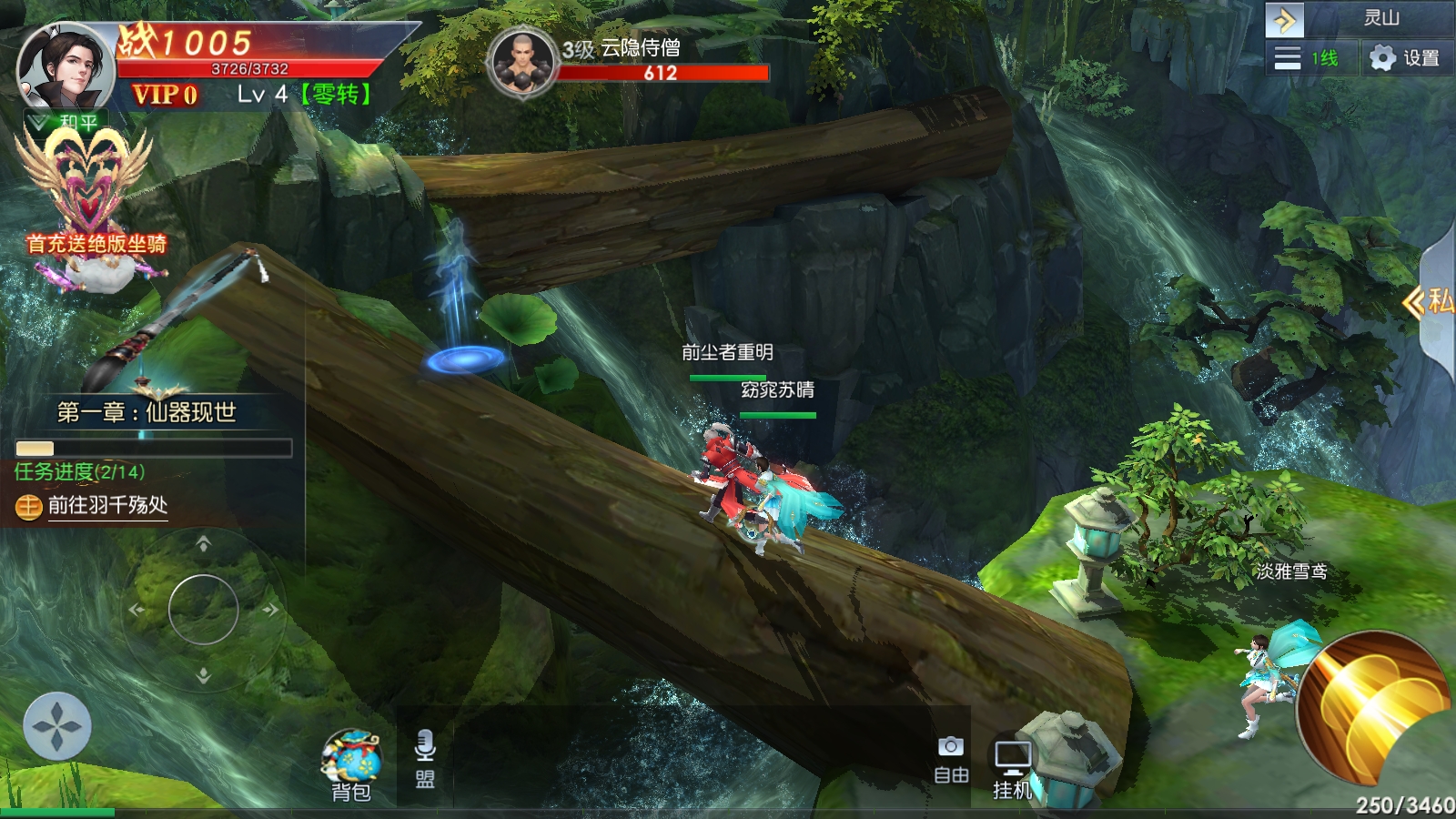Open the 背包 backpack
This screenshot has height=819, width=1456.
[x=350, y=766]
